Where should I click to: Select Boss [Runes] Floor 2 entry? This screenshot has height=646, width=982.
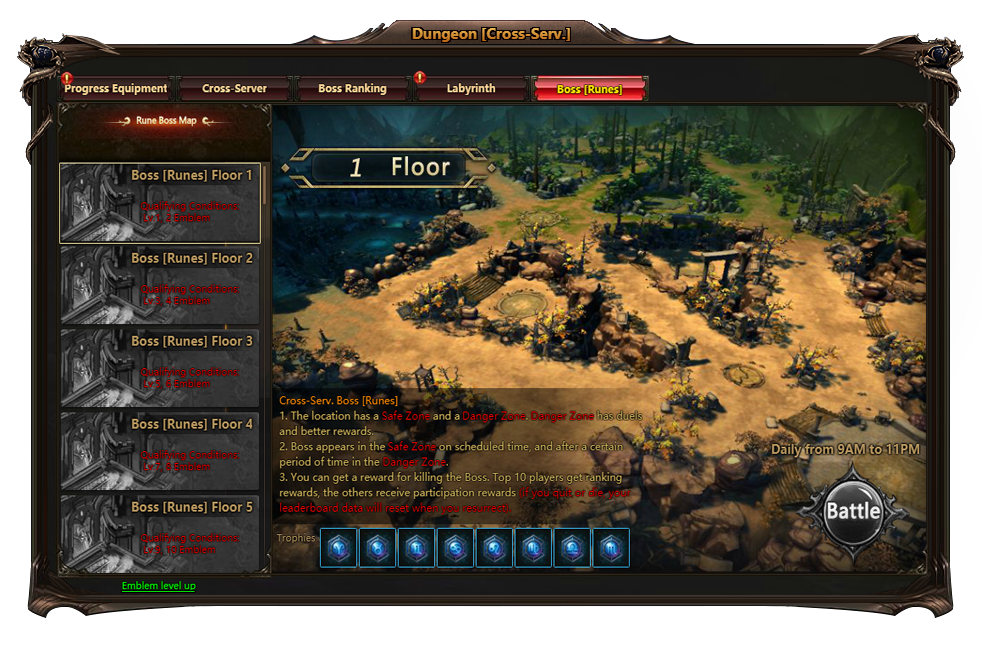160,286
